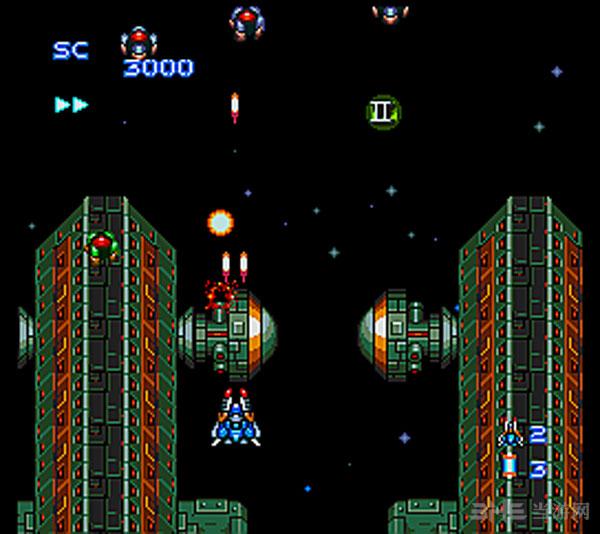The width and height of the screenshot is (600, 534).
Task: Click the ship speed arrows indicator
Action: click(71, 104)
